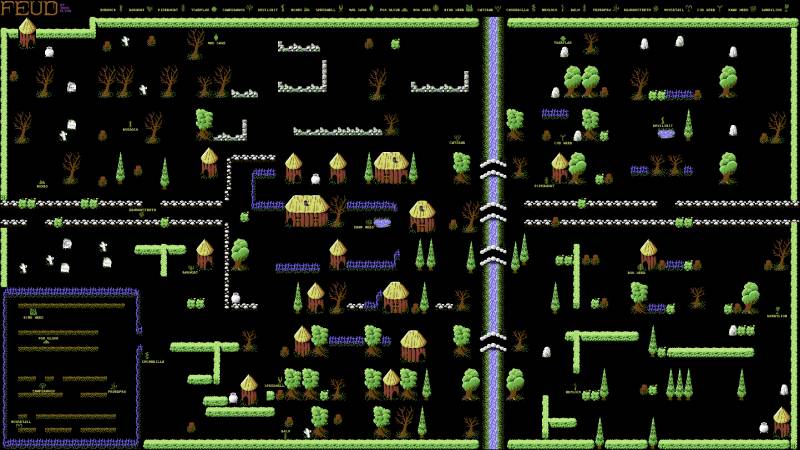Image resolution: width=800 pixels, height=450 pixels.
Task: Choose Feverfew from the top legend
Action: pyautogui.click(x=166, y=10)
